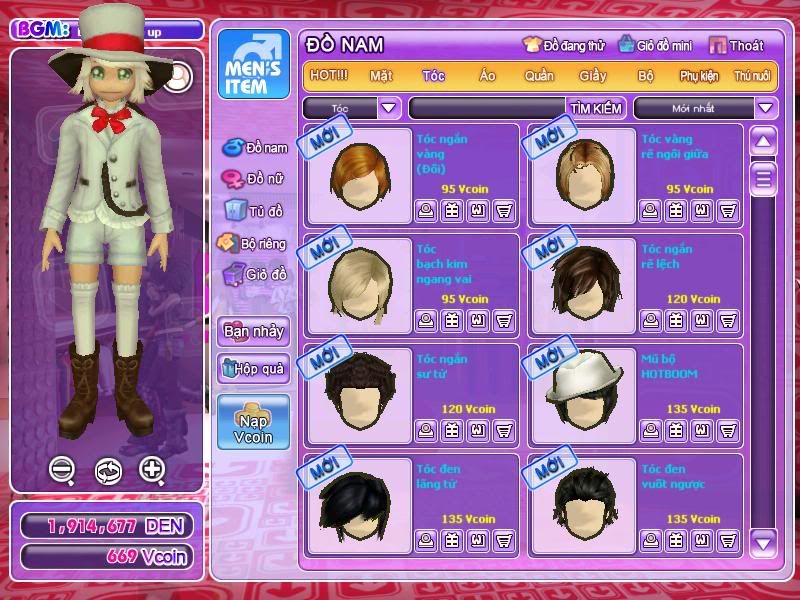
Task: Click the TÌM KIẾM search button
Action: pos(596,108)
